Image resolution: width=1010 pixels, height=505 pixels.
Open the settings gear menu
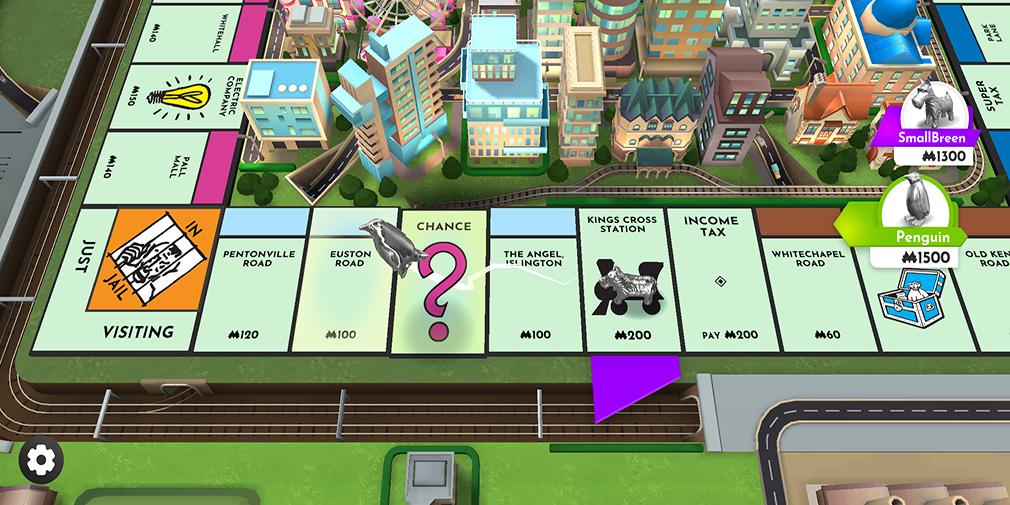point(40,460)
